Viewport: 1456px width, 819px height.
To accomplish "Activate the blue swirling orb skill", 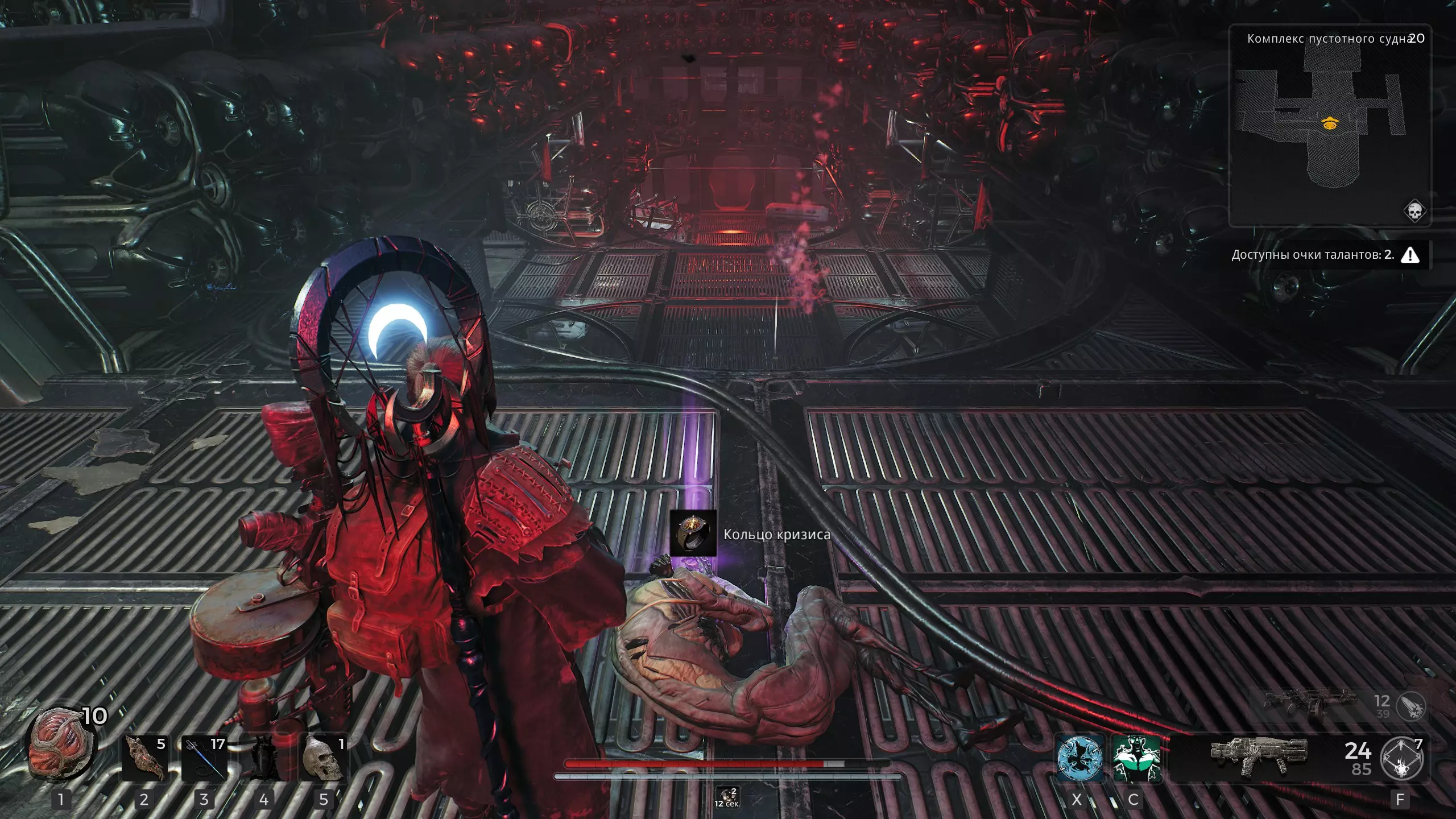I will click(1079, 759).
